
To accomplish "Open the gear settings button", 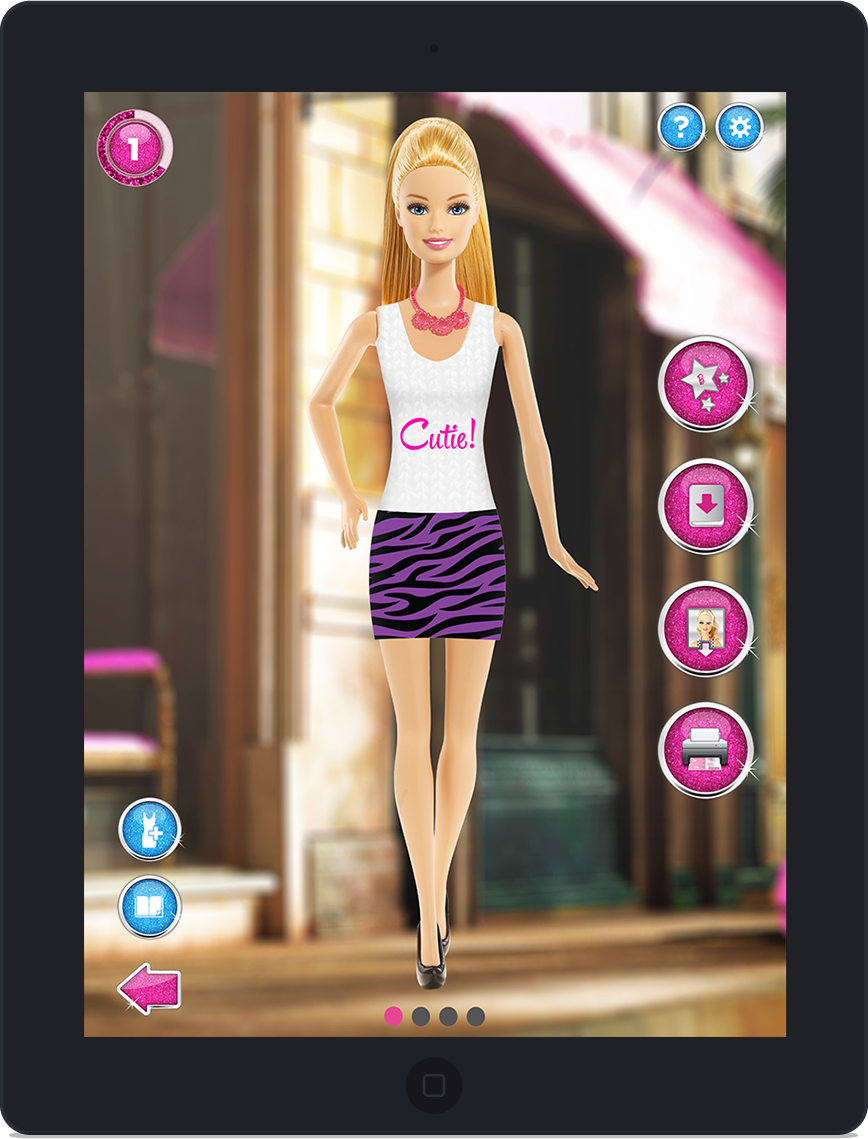I will click(x=740, y=127).
